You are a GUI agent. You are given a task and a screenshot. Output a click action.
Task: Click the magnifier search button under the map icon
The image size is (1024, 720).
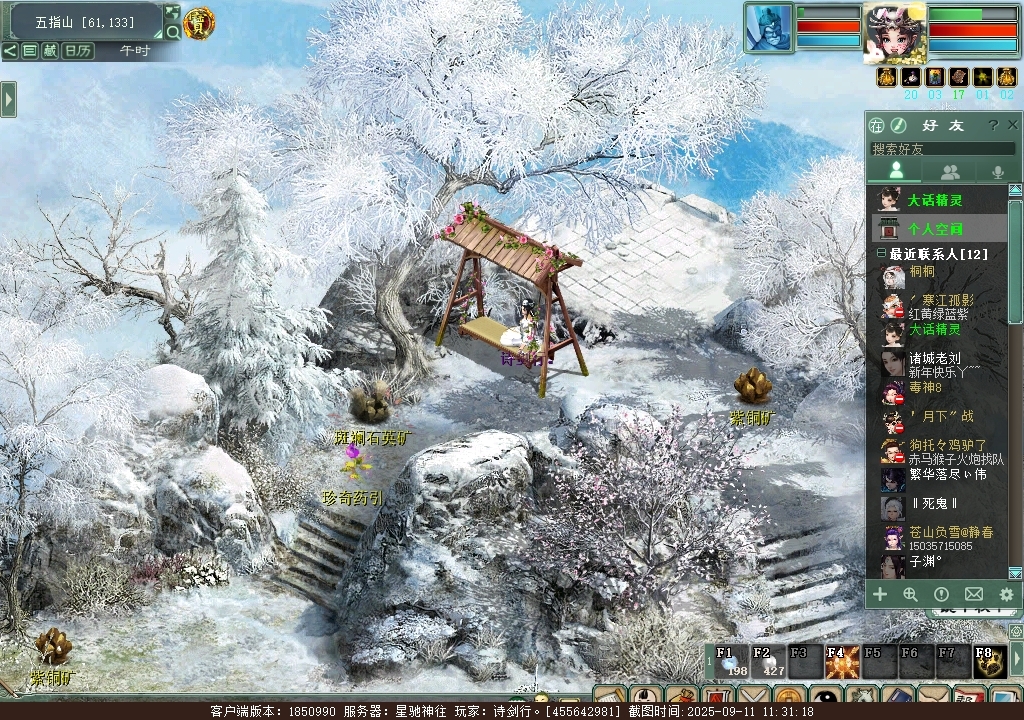(172, 32)
